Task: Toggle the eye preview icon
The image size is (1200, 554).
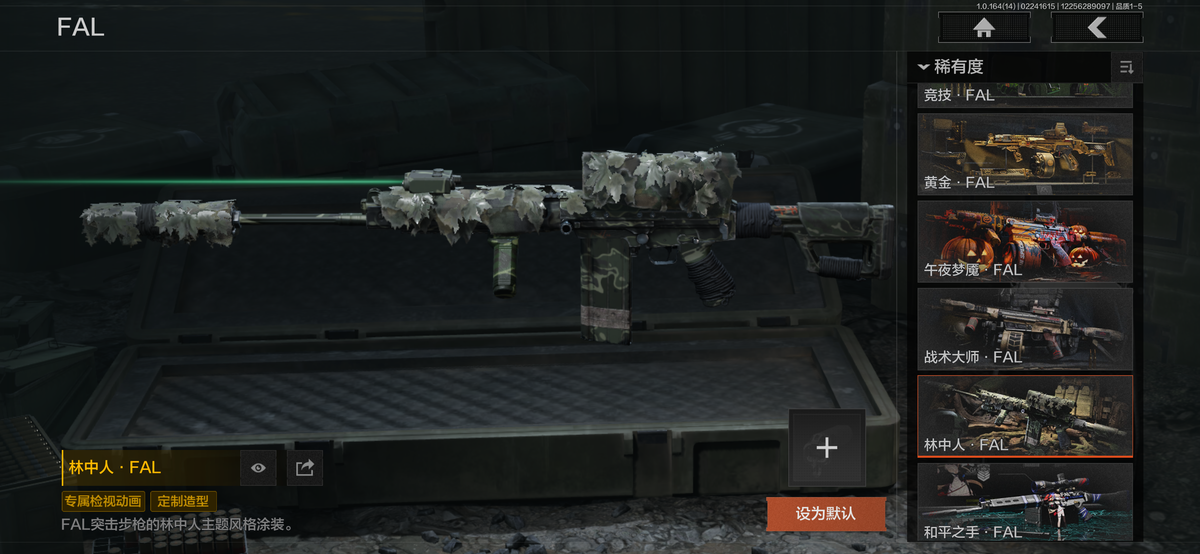Action: (x=258, y=467)
